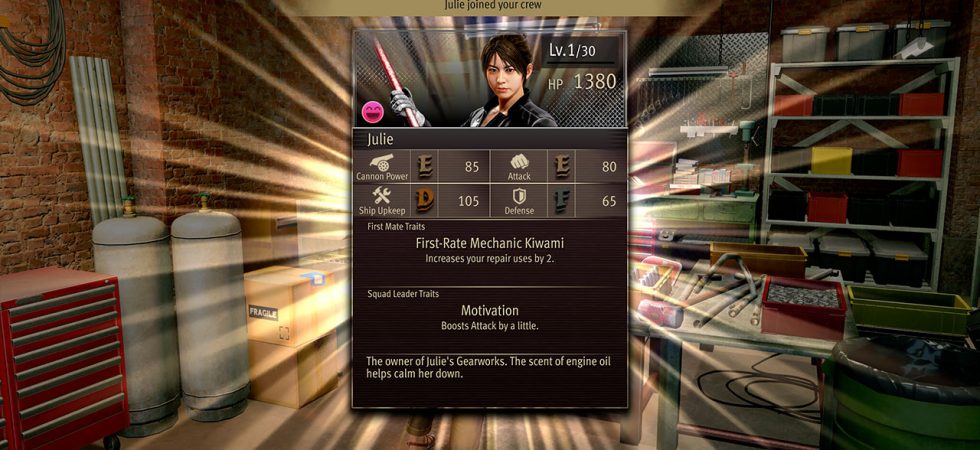Click the Attack fist icon
Screen dimensions: 980x450
pyautogui.click(x=519, y=161)
